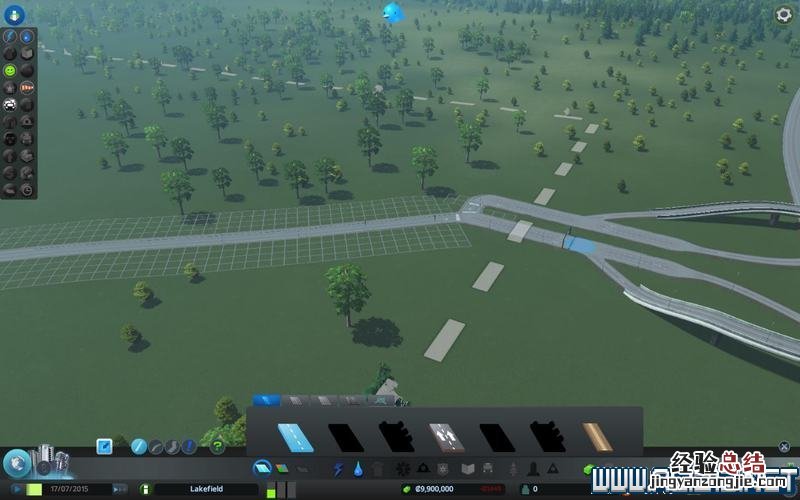Viewport: 800px width, 500px height.
Task: Switch to the first road category tab
Action: [266, 400]
